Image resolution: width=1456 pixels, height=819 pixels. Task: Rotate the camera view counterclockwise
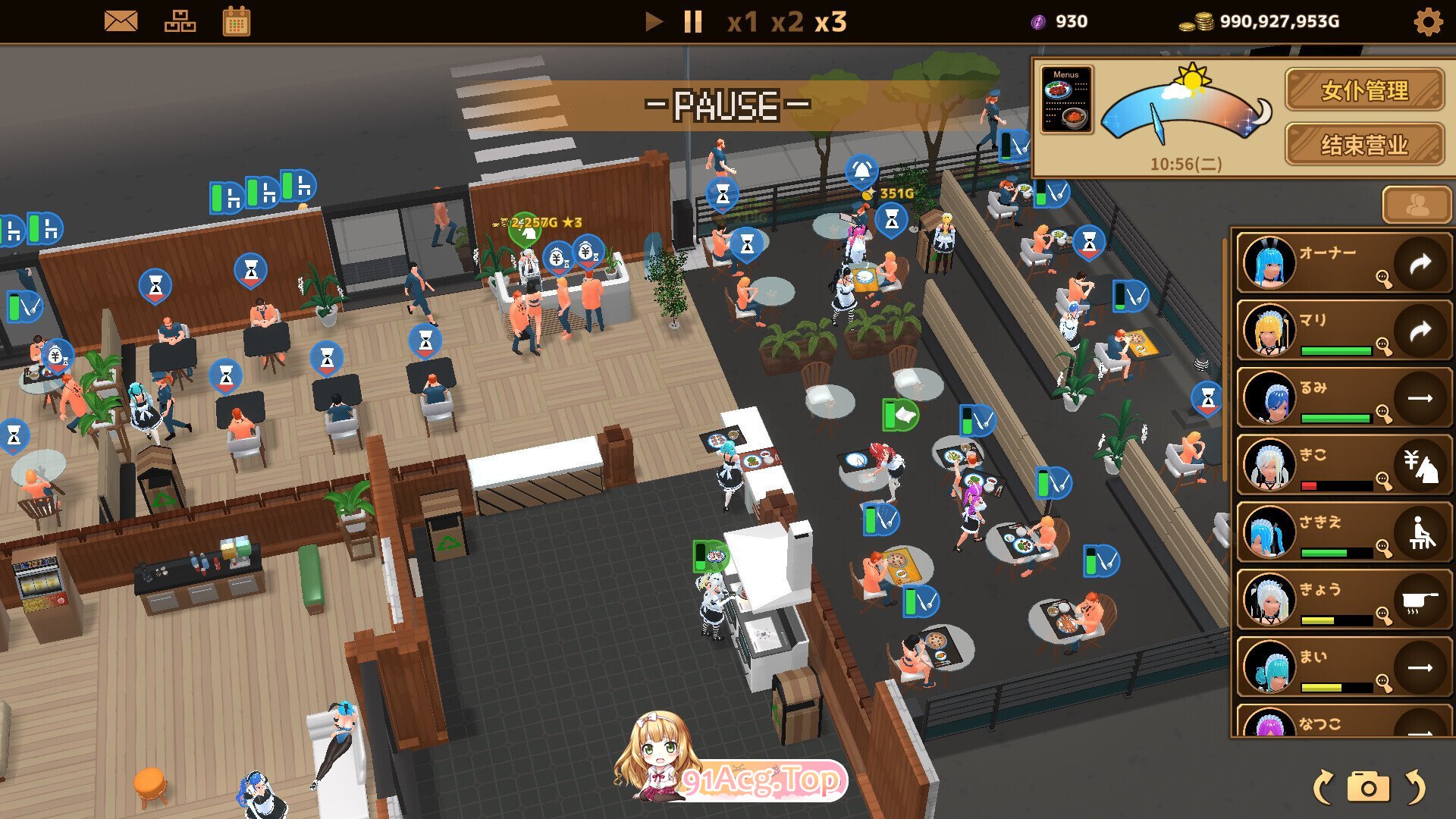1323,788
